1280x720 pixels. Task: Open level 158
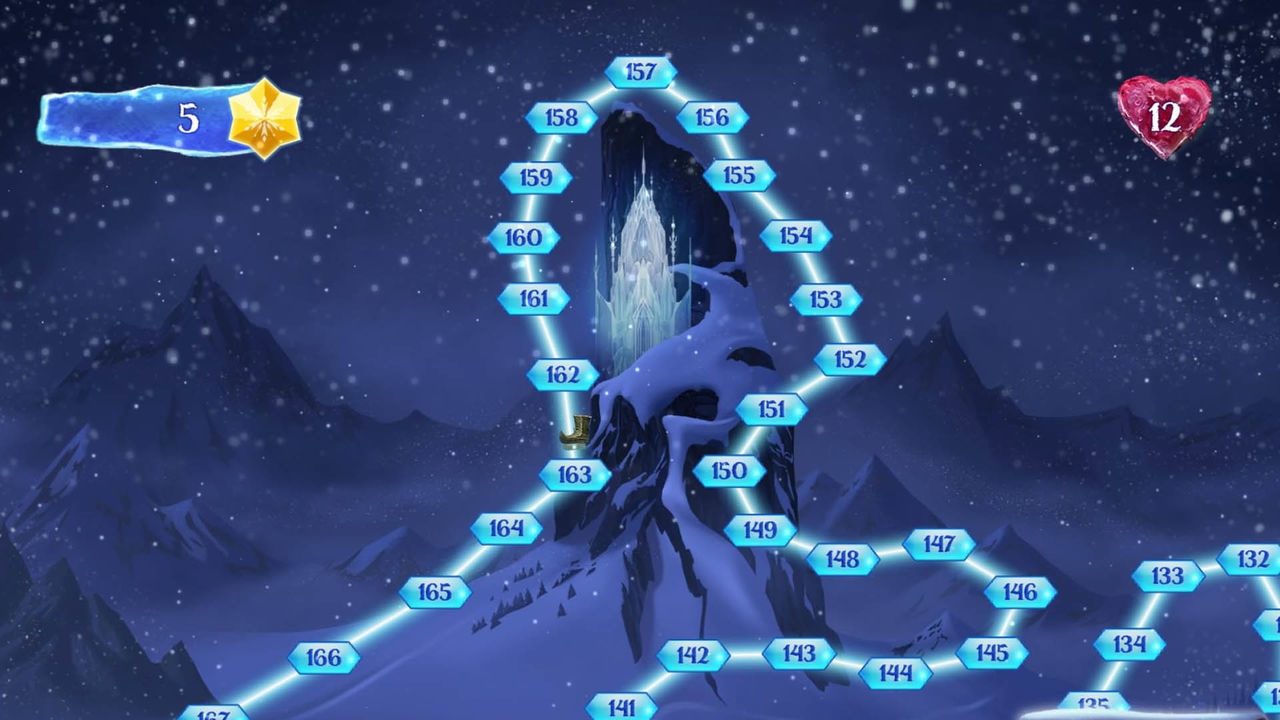point(560,117)
